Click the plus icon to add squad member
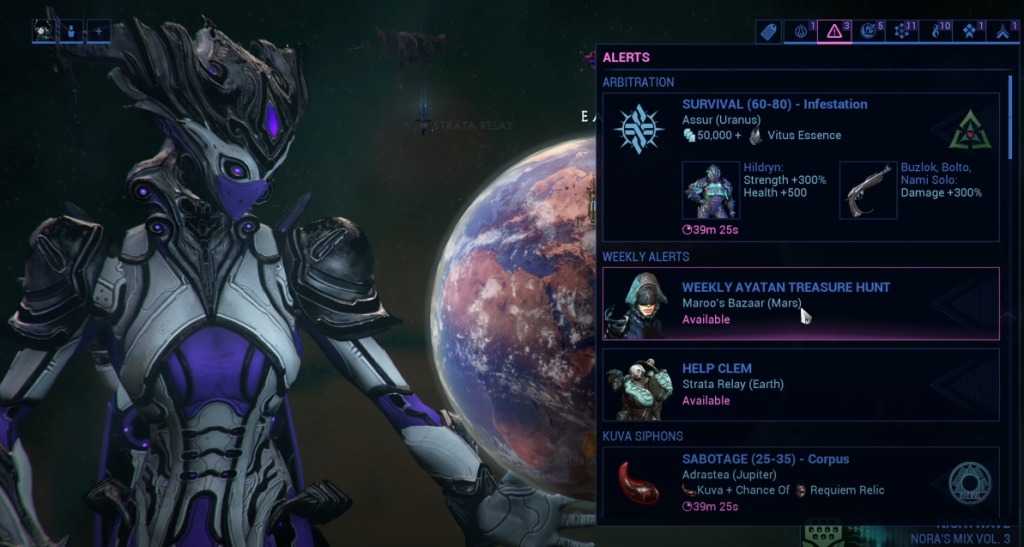This screenshot has height=547, width=1024. click(x=98, y=31)
